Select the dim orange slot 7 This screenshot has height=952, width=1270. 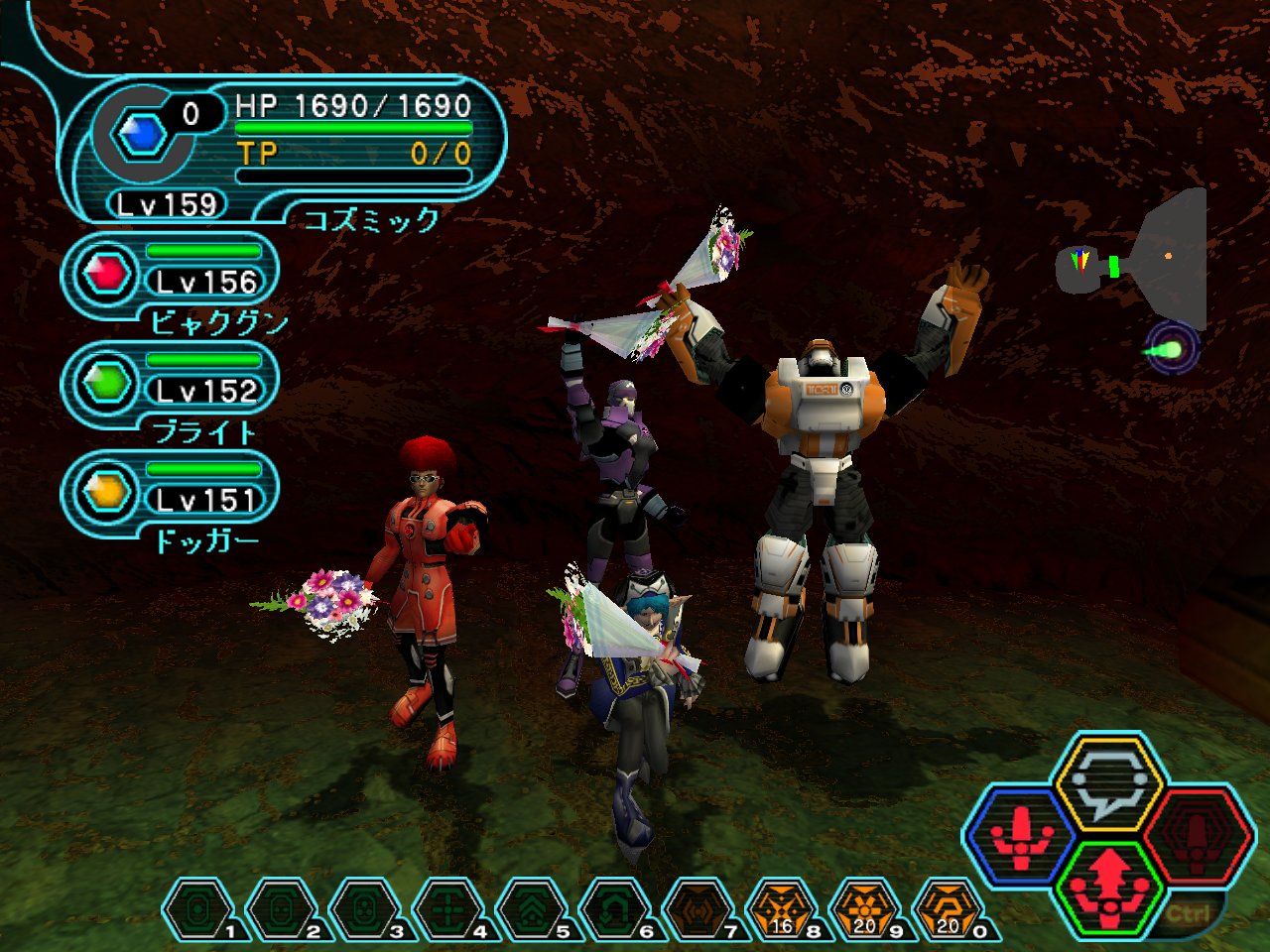coord(698,909)
